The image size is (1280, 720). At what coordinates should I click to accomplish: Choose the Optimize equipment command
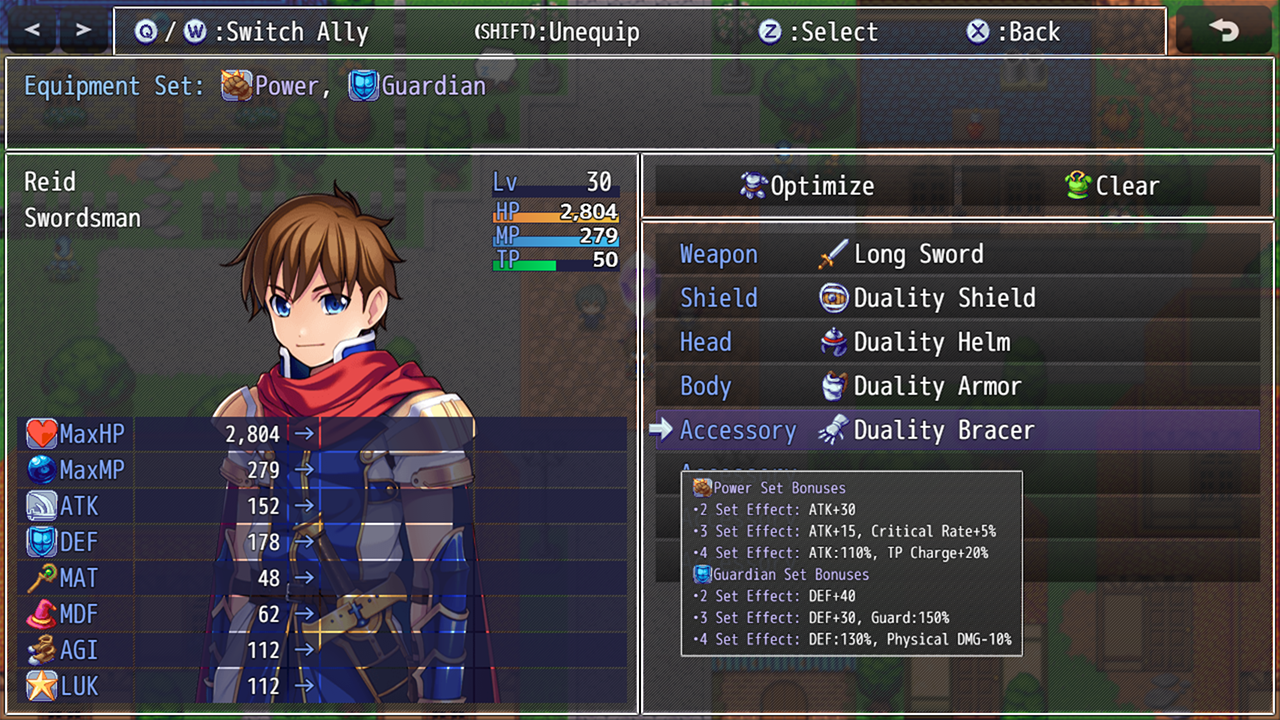tap(806, 186)
